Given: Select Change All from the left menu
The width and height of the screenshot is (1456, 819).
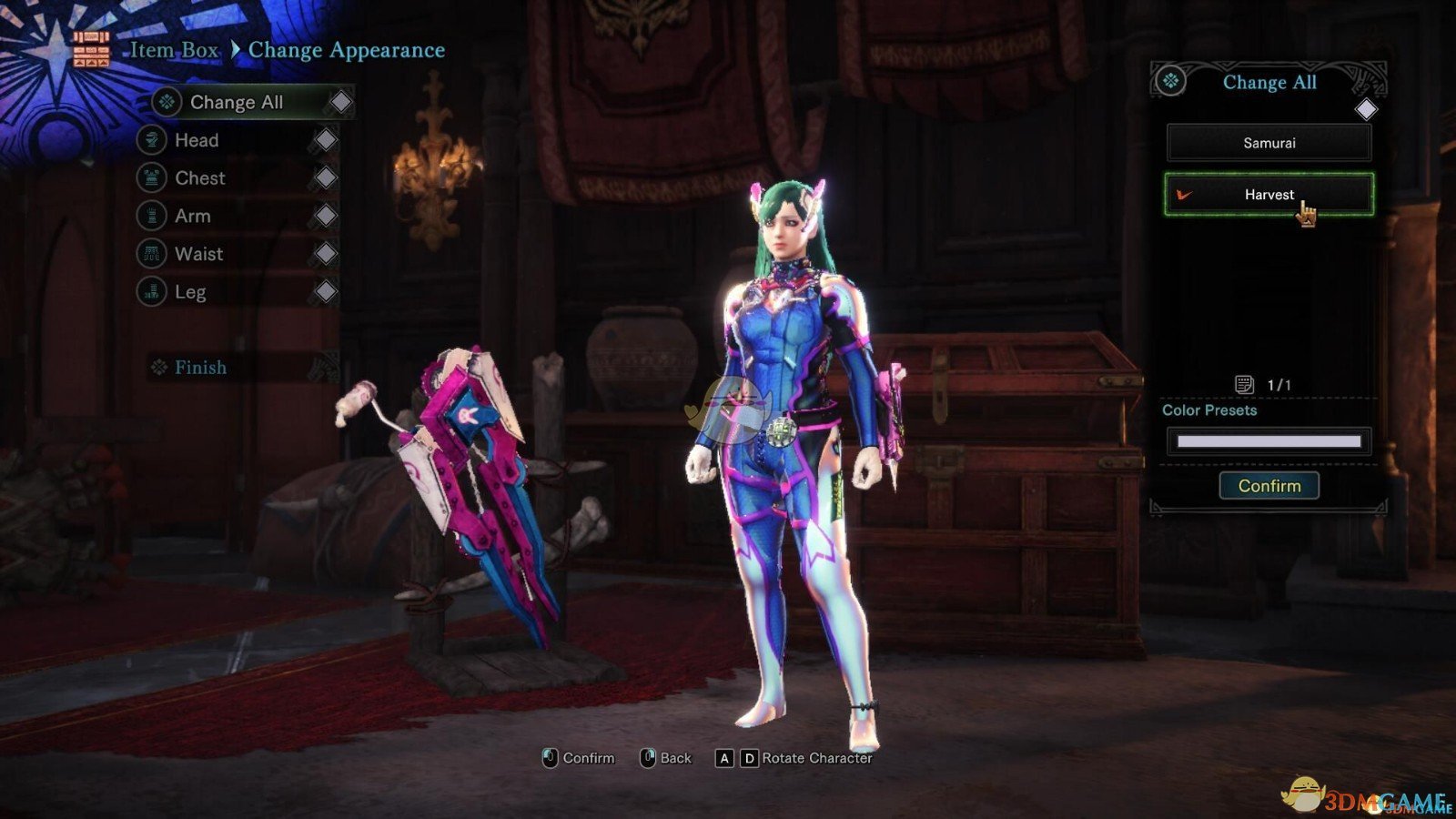Looking at the screenshot, I should (x=237, y=102).
